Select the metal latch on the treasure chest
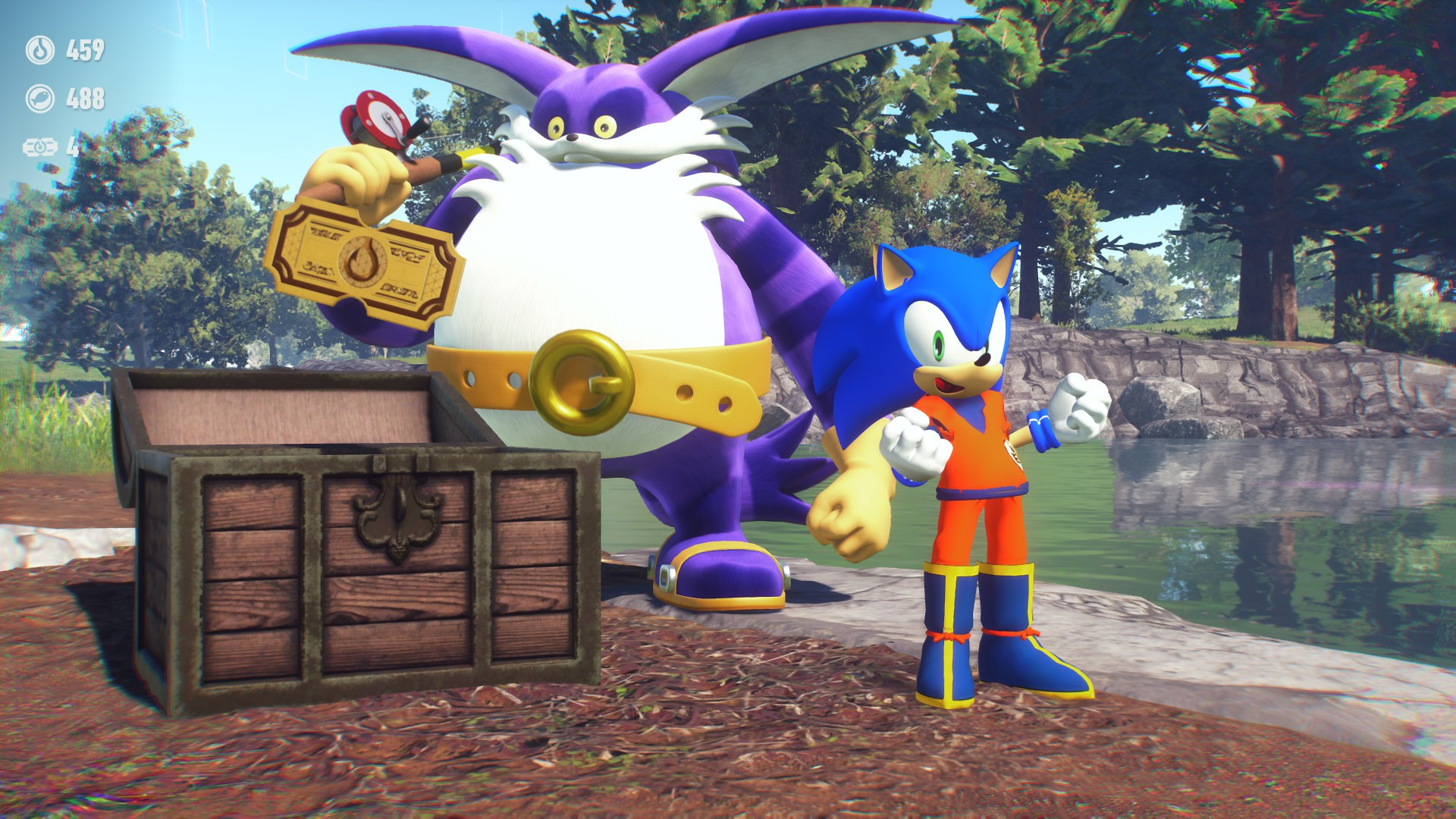The height and width of the screenshot is (819, 1456). pyautogui.click(x=397, y=516)
